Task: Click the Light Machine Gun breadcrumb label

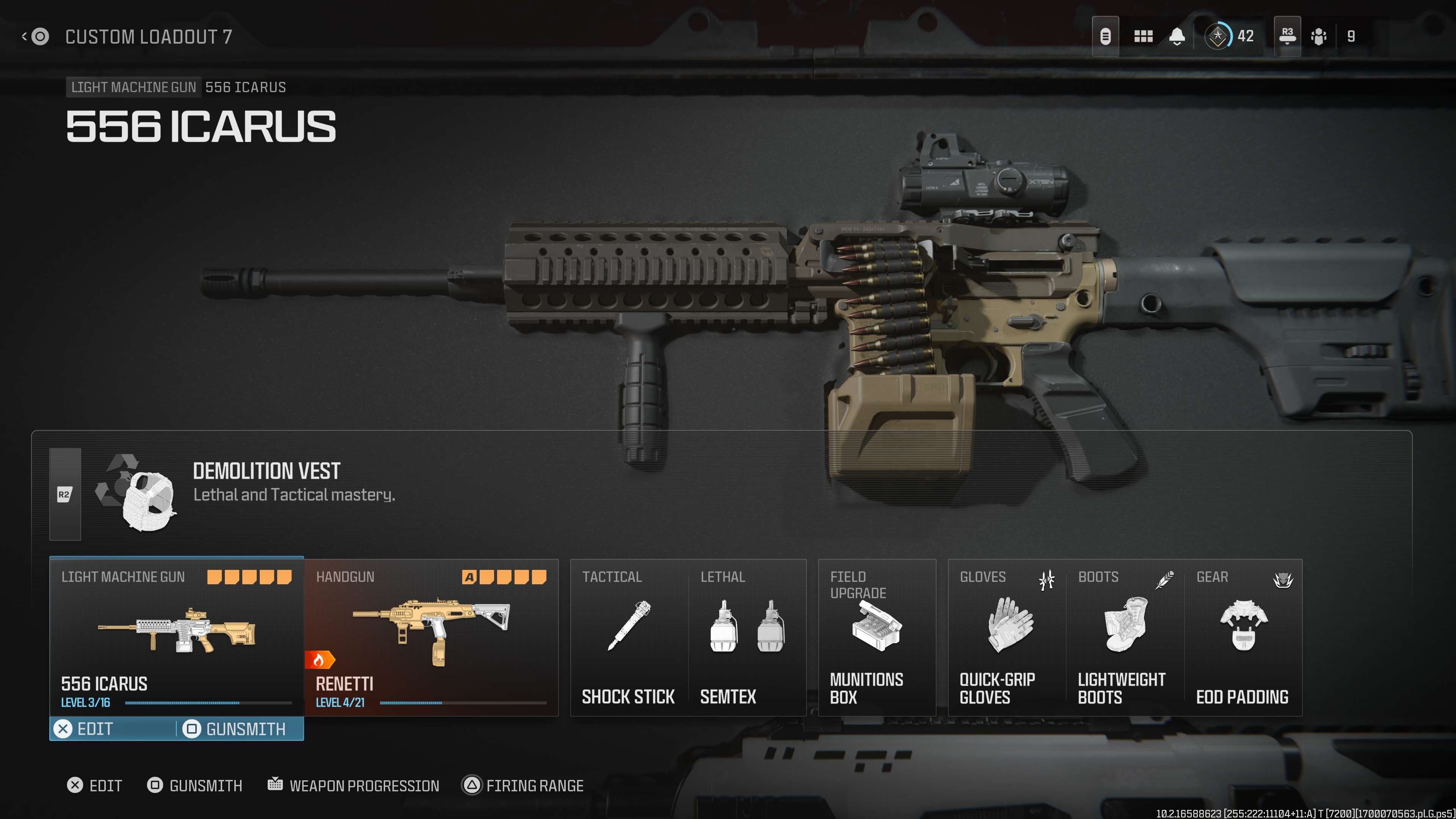Action: click(133, 87)
